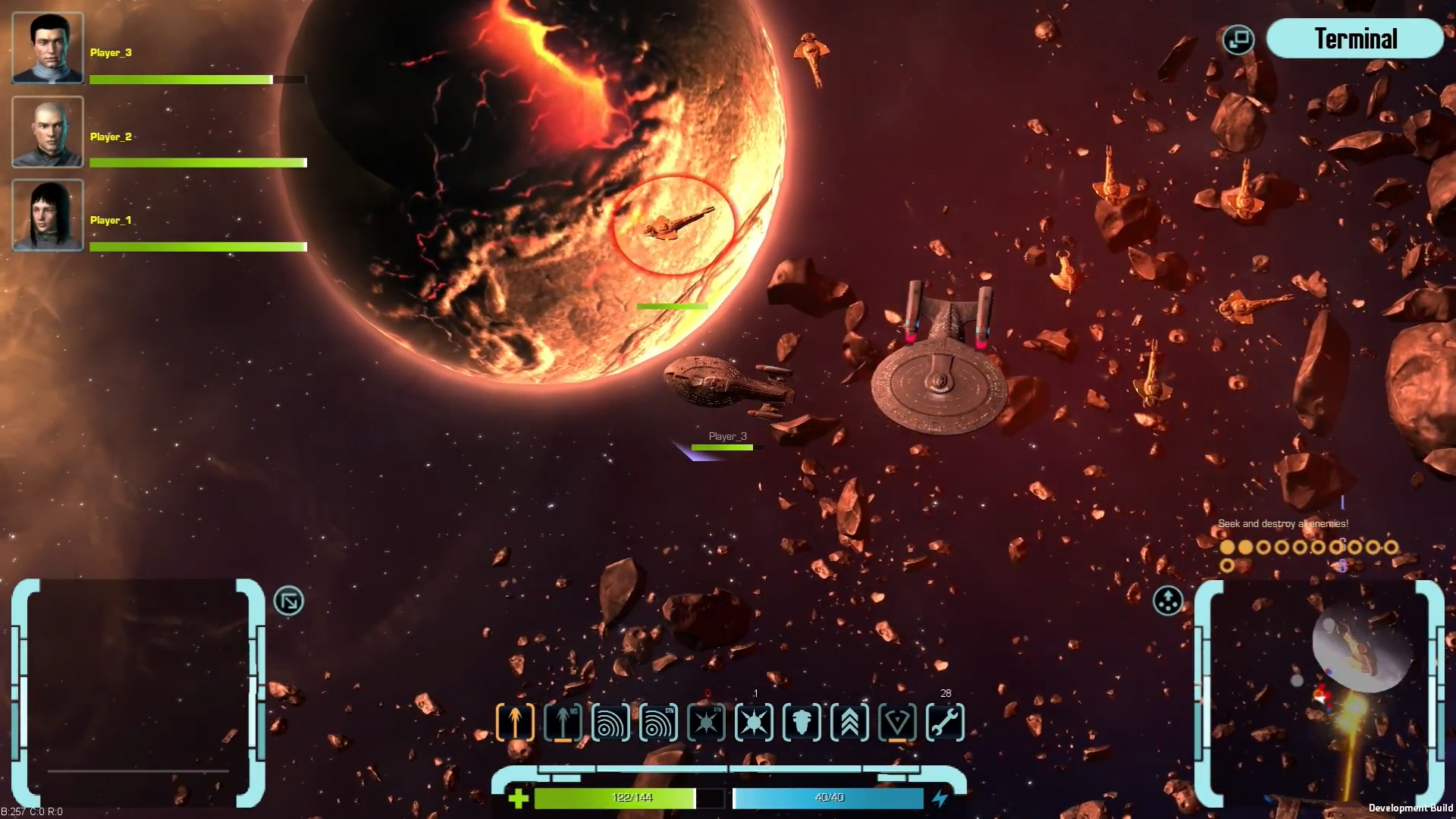
Task: Activate the MS speed boost ability
Action: 562,723
